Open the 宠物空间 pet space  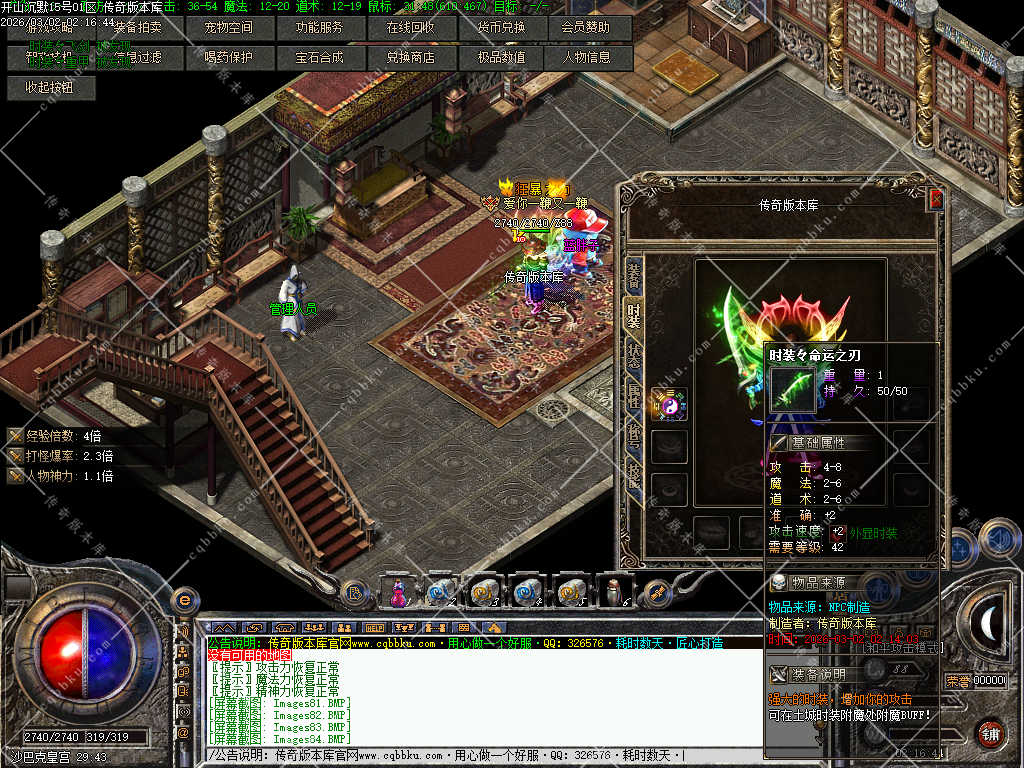click(228, 28)
